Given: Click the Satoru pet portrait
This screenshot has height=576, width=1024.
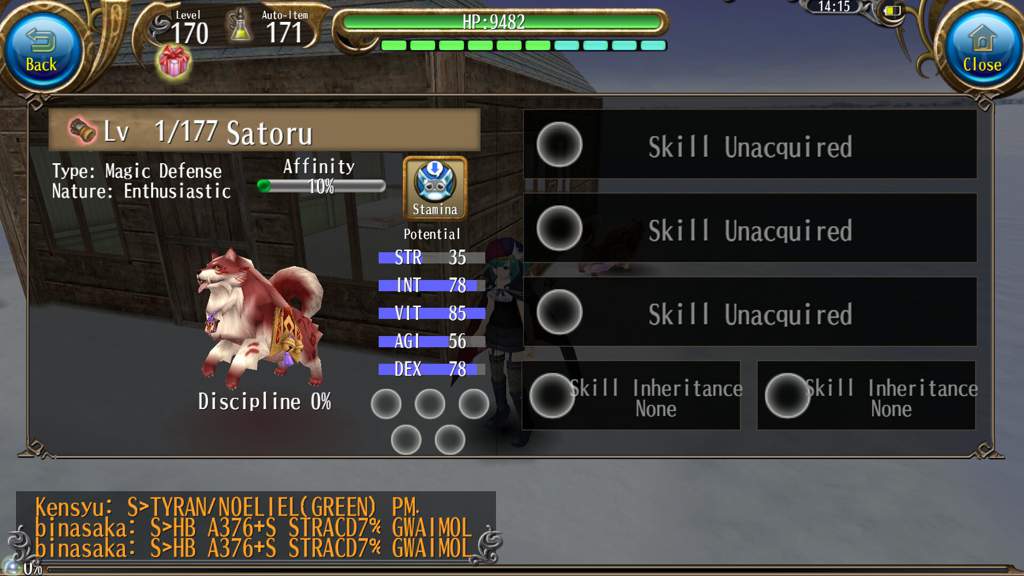Looking at the screenshot, I should click(262, 318).
